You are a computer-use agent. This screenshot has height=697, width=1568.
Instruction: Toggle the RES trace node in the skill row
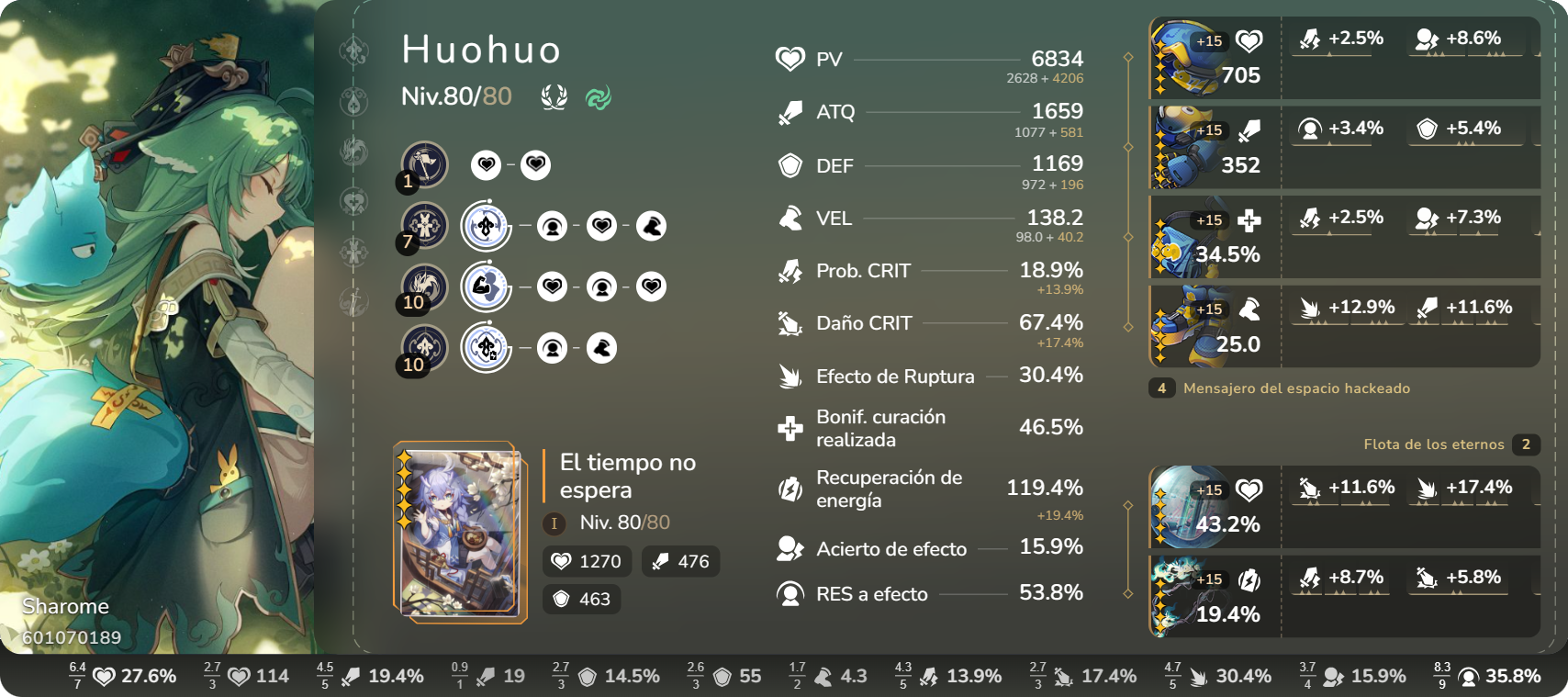tap(553, 226)
